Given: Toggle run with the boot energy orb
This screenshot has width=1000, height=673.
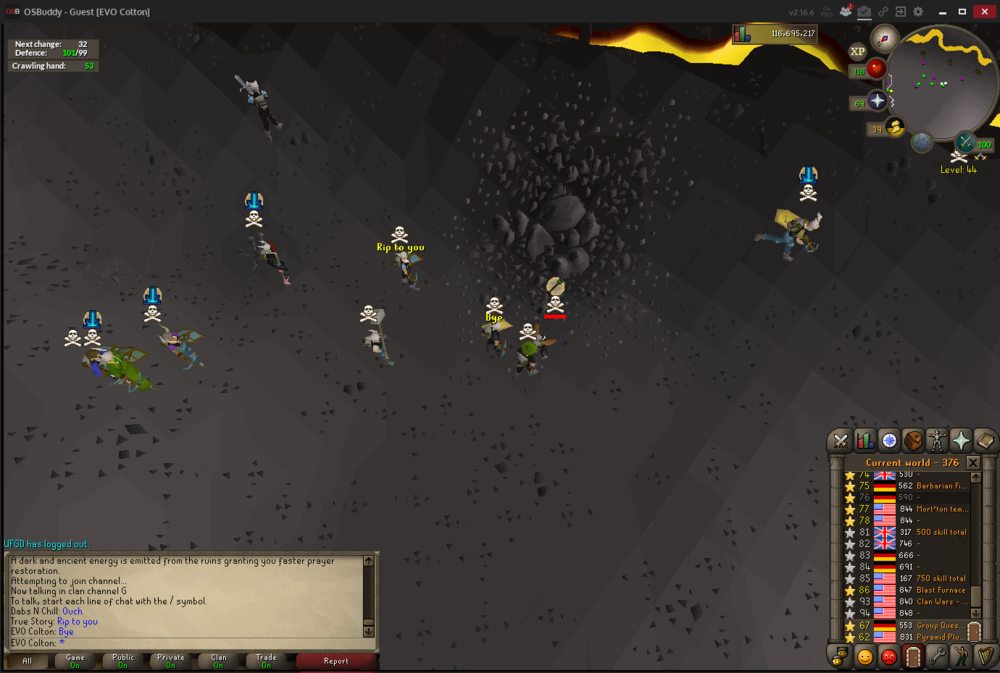Looking at the screenshot, I should tap(895, 127).
